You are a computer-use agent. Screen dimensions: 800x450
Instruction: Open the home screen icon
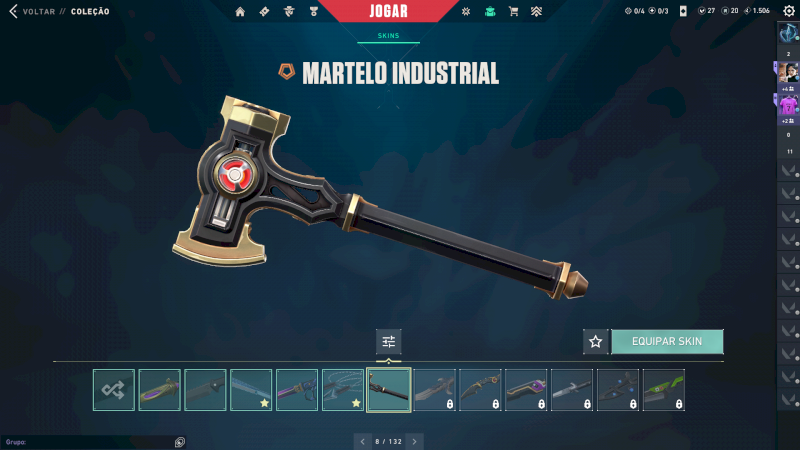click(x=240, y=12)
